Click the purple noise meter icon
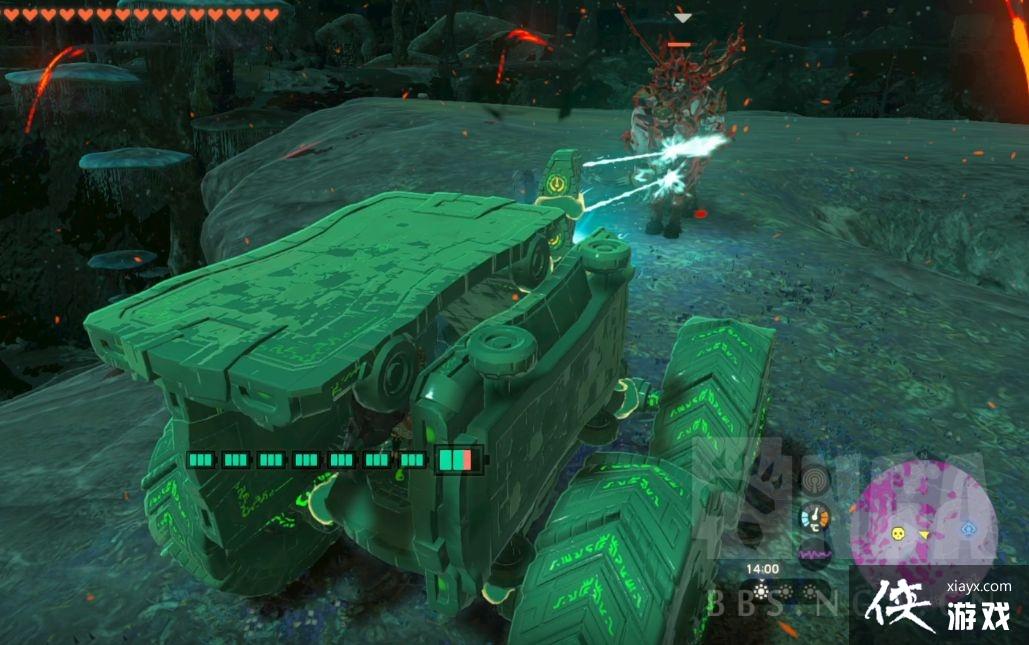Viewport: 1029px width, 645px height. [x=815, y=553]
